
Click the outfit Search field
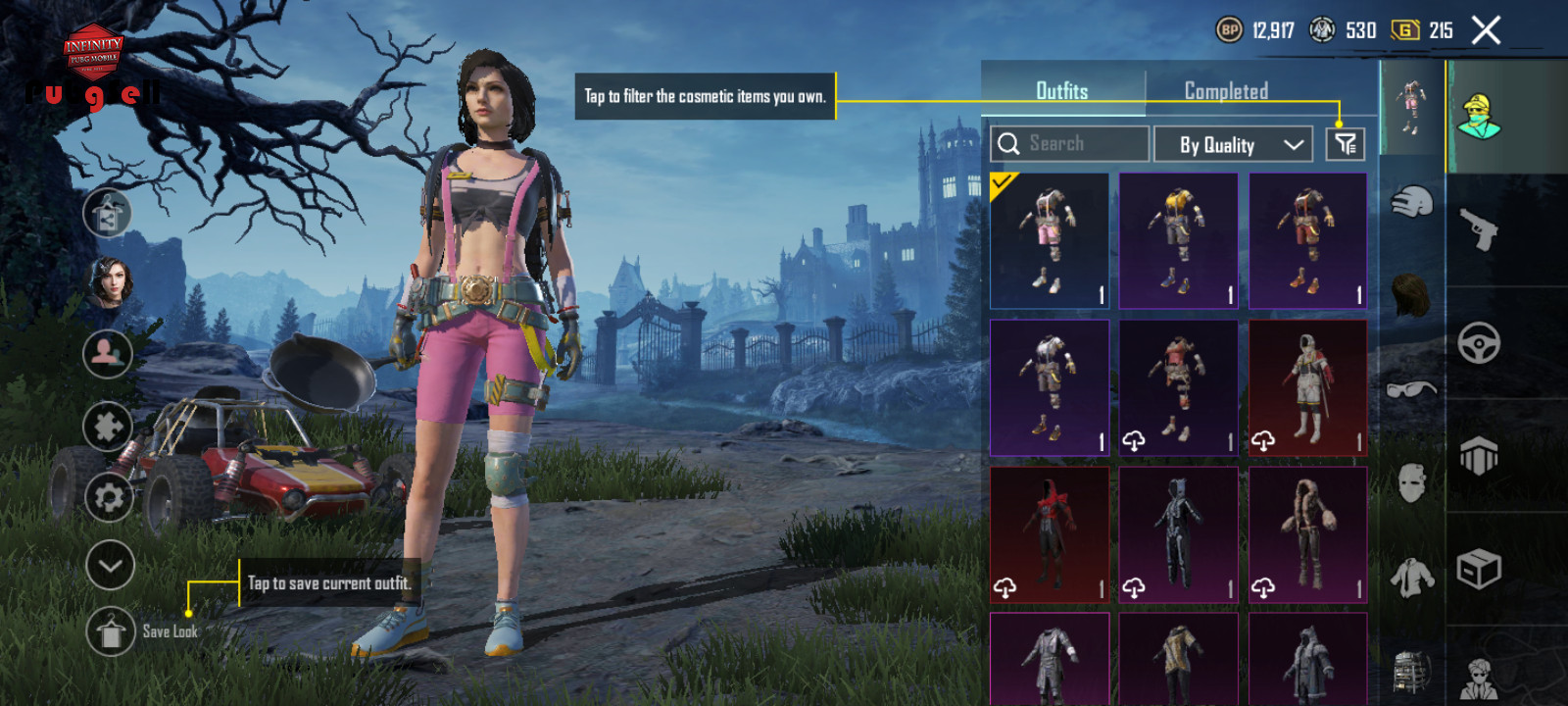point(1069,144)
